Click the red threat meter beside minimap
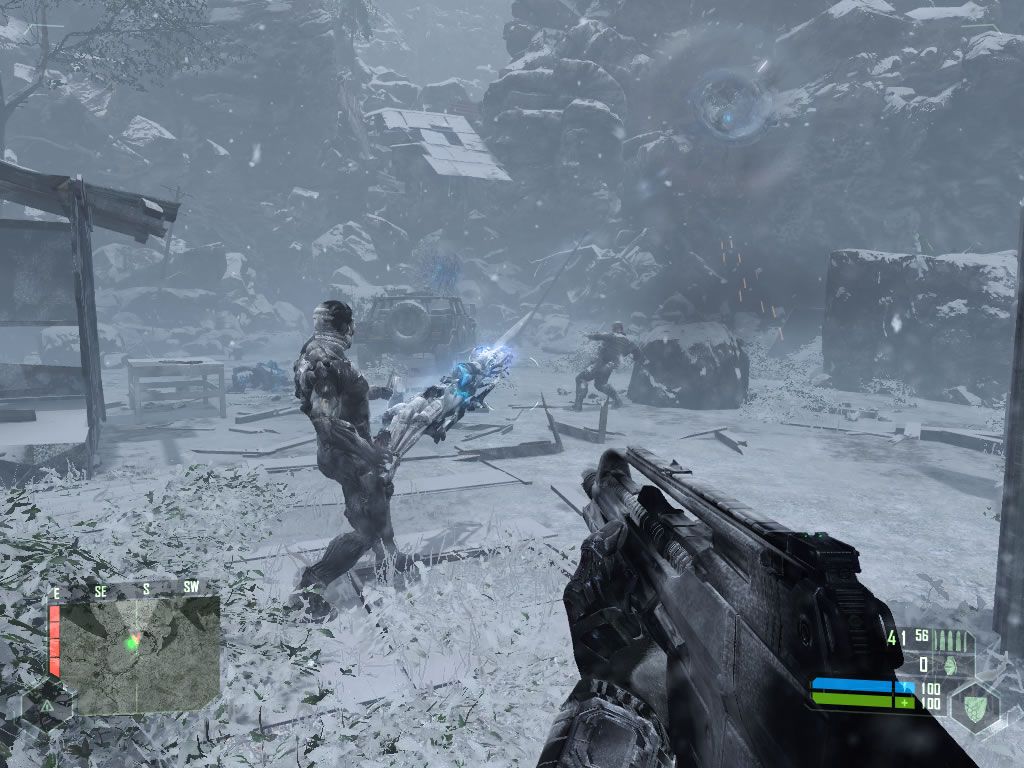The image size is (1024, 768). [x=55, y=640]
